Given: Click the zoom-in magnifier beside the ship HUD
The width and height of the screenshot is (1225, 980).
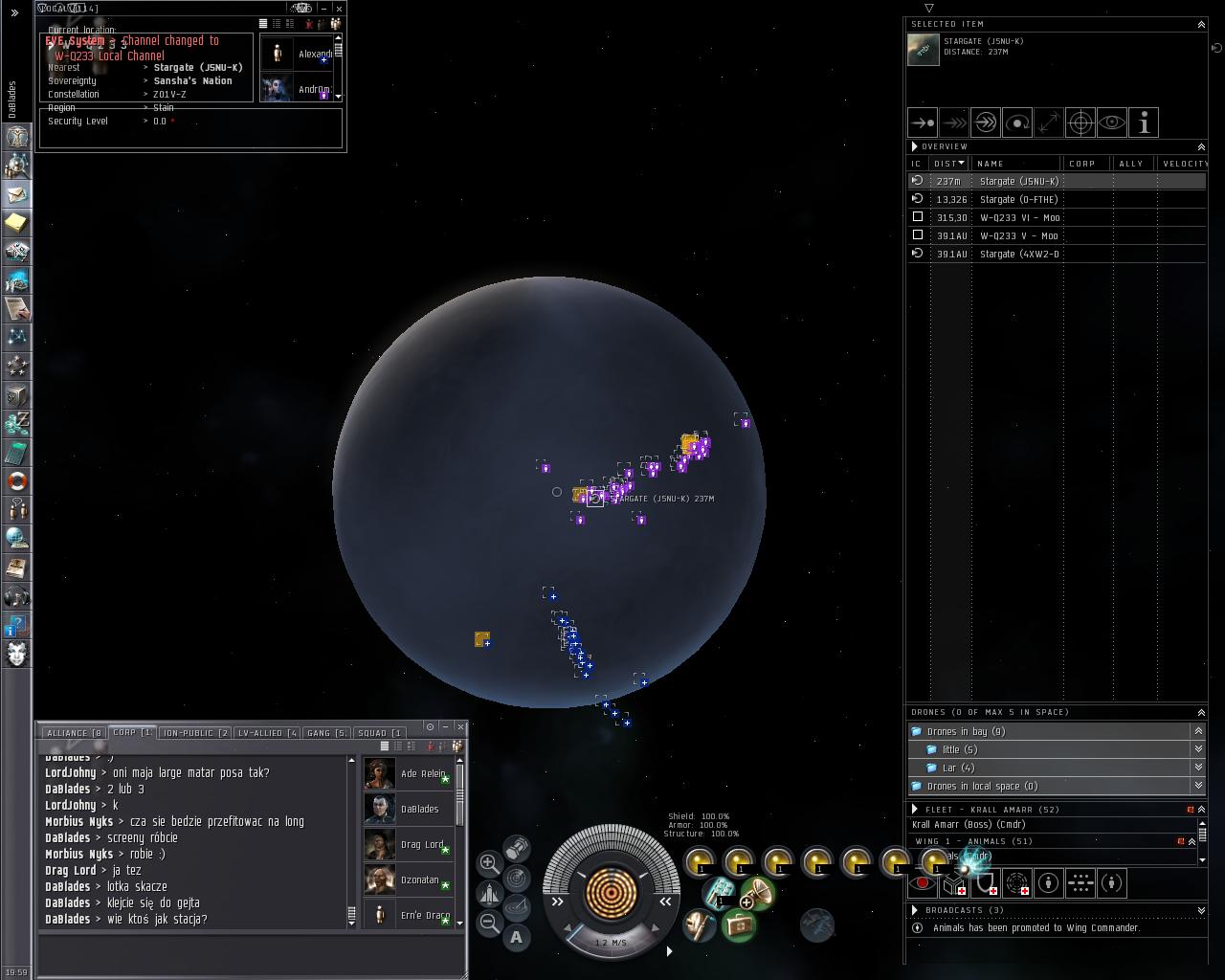Looking at the screenshot, I should [489, 862].
